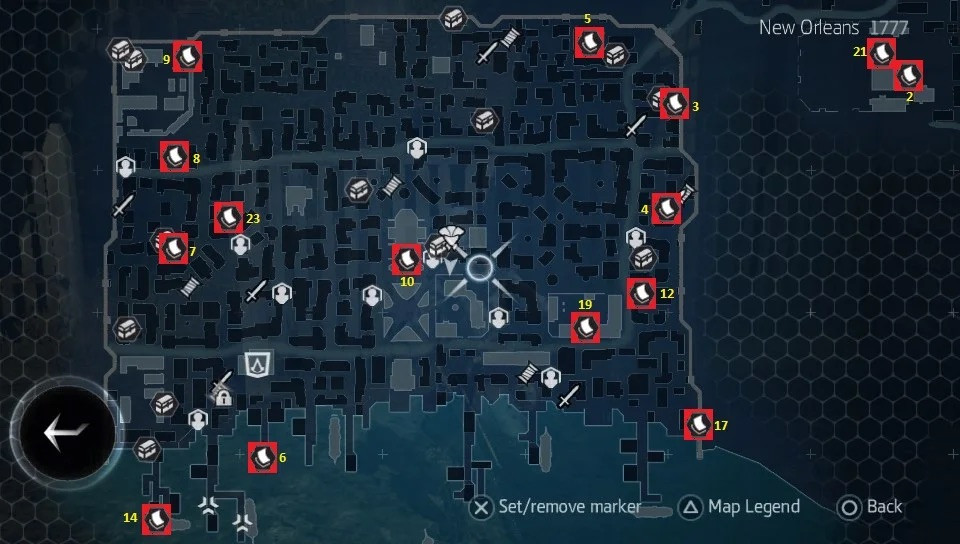
Task: Choose the page marker labeled 23
Action: point(227,216)
